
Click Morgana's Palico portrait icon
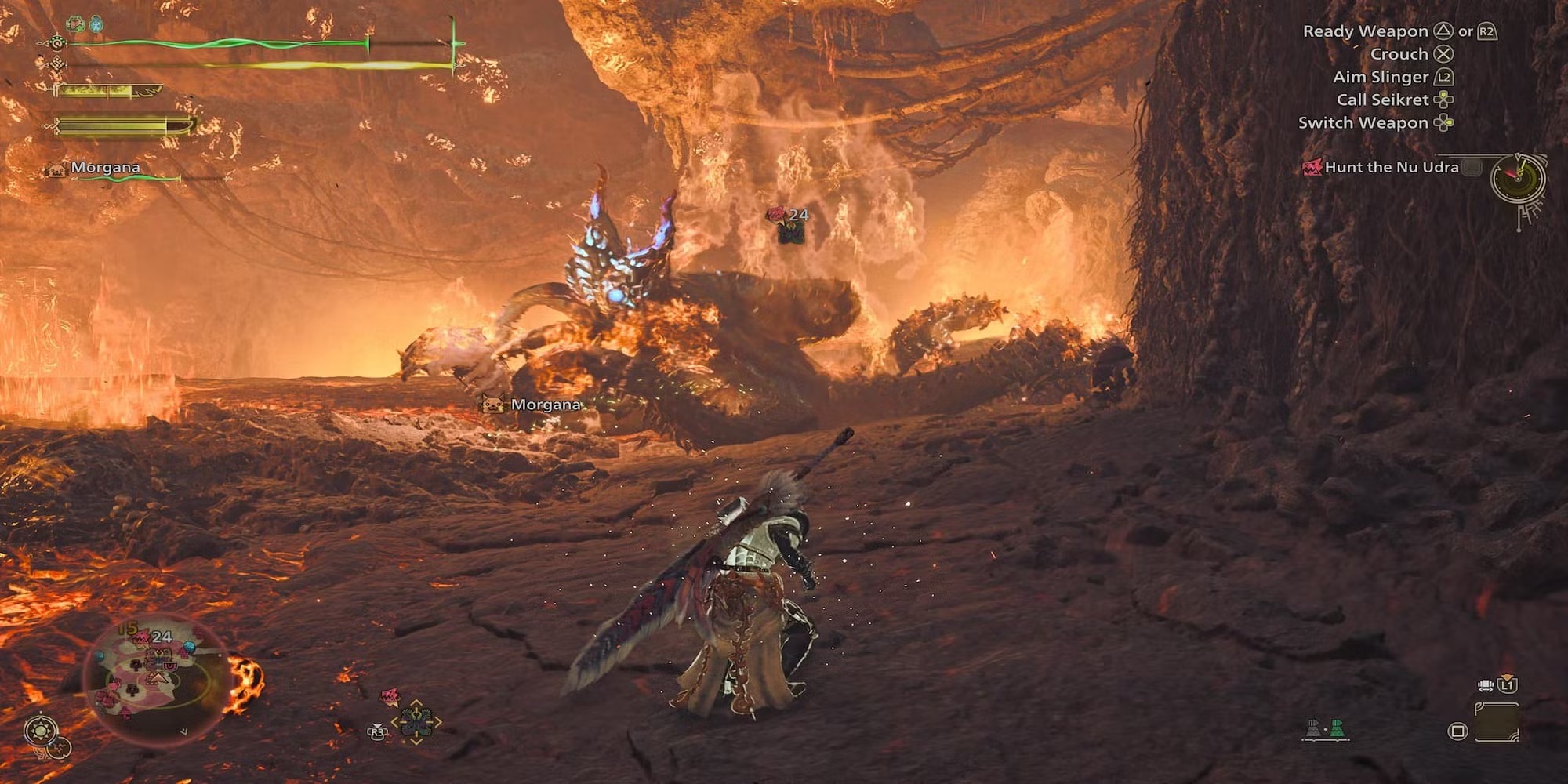[x=55, y=169]
